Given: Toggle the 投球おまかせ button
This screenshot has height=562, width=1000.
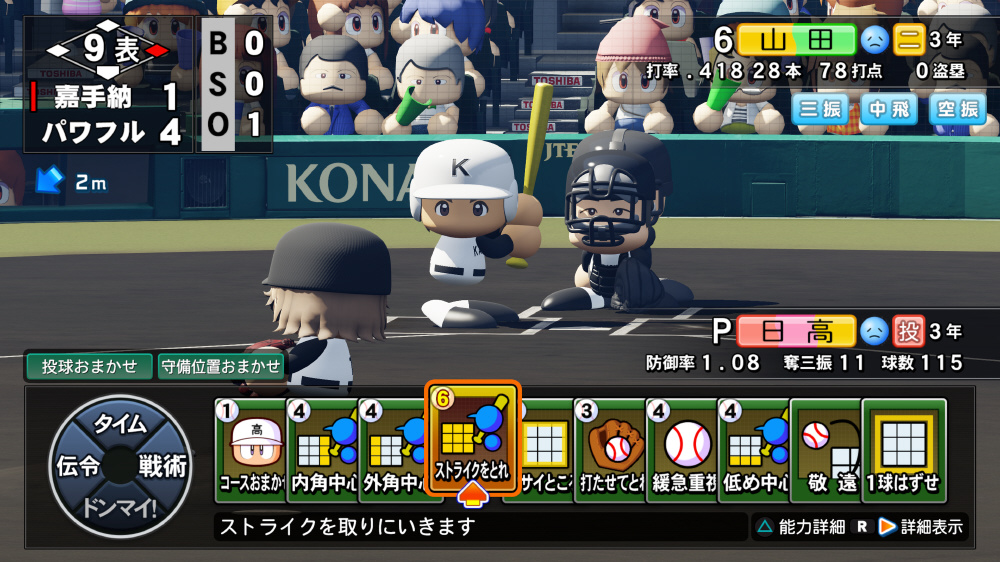Looking at the screenshot, I should coord(89,366).
